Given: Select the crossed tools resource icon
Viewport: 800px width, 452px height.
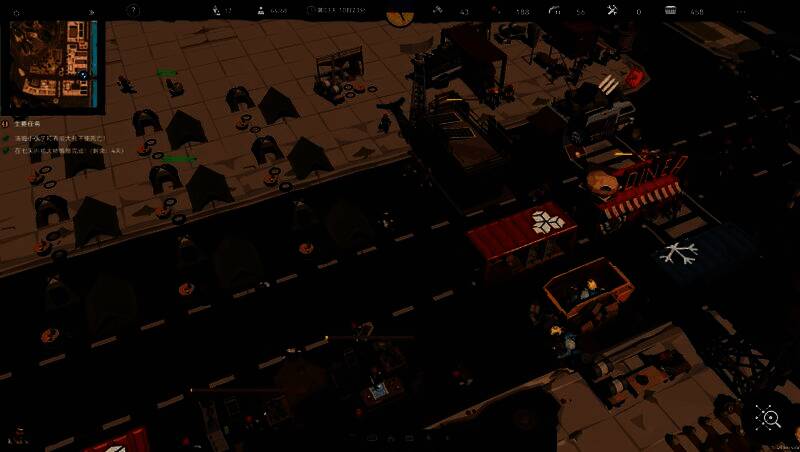Looking at the screenshot, I should [612, 11].
